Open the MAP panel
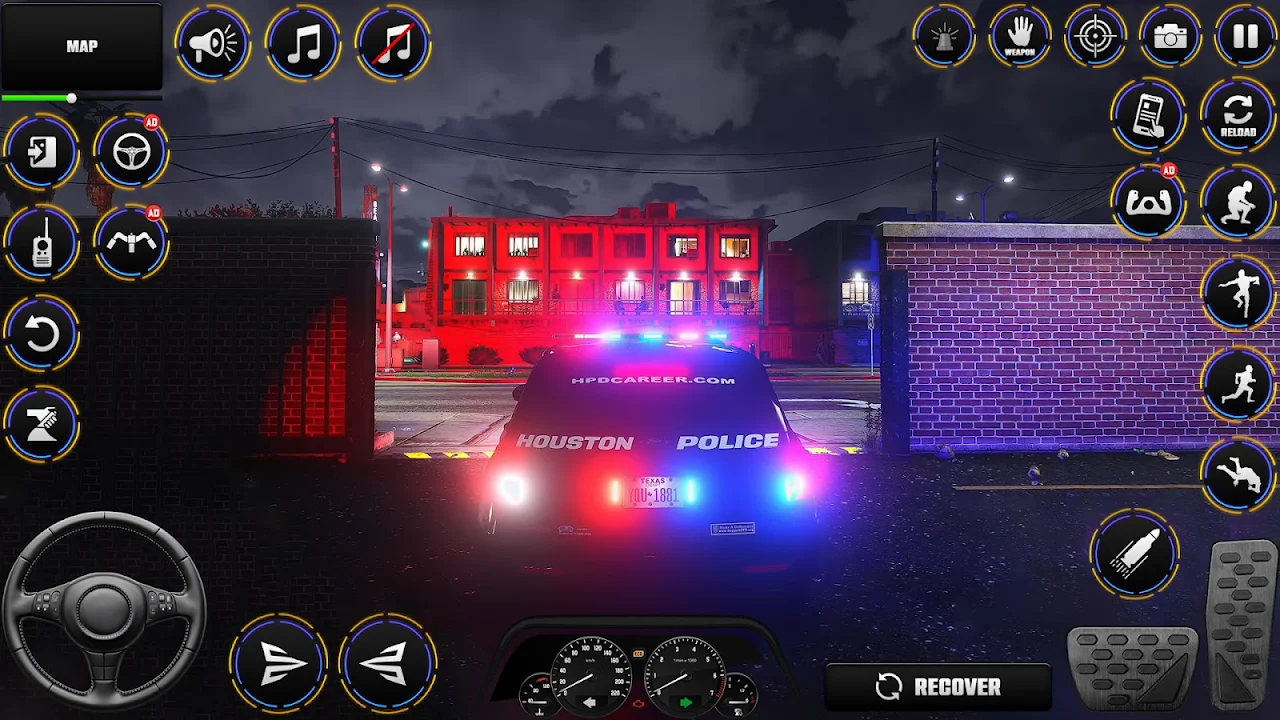The height and width of the screenshot is (720, 1280). click(81, 46)
